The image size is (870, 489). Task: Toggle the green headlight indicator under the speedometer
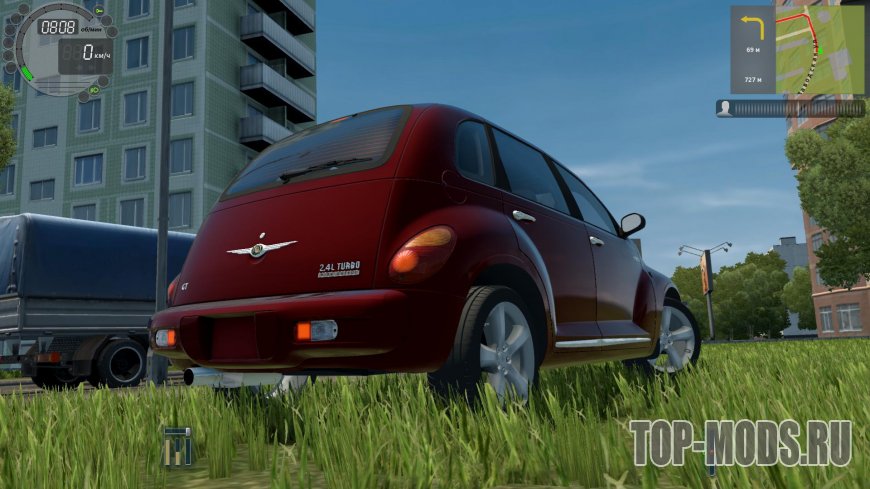coord(93,91)
